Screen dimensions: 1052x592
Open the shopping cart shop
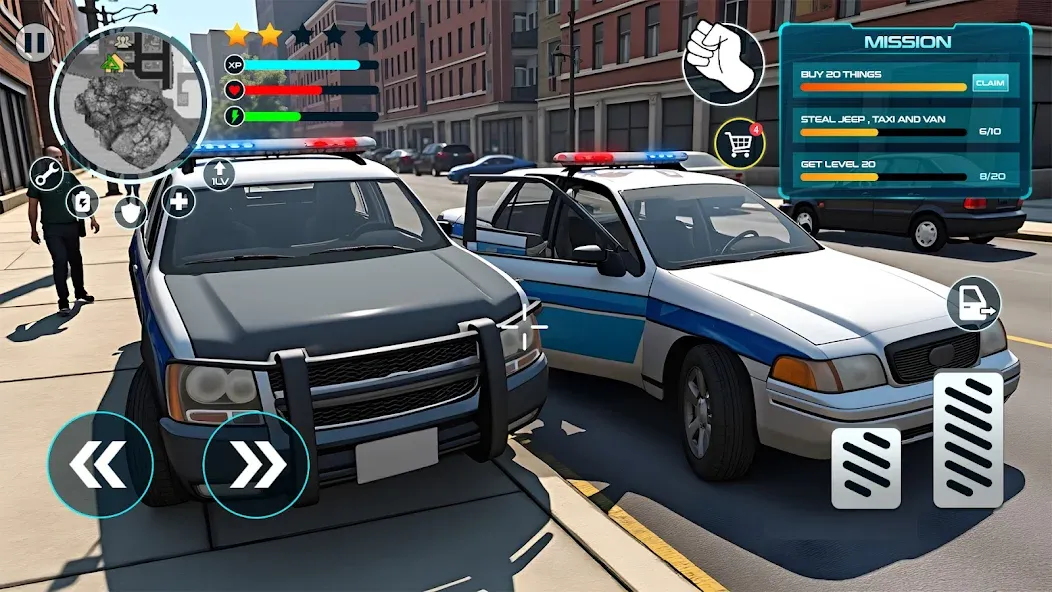(740, 144)
